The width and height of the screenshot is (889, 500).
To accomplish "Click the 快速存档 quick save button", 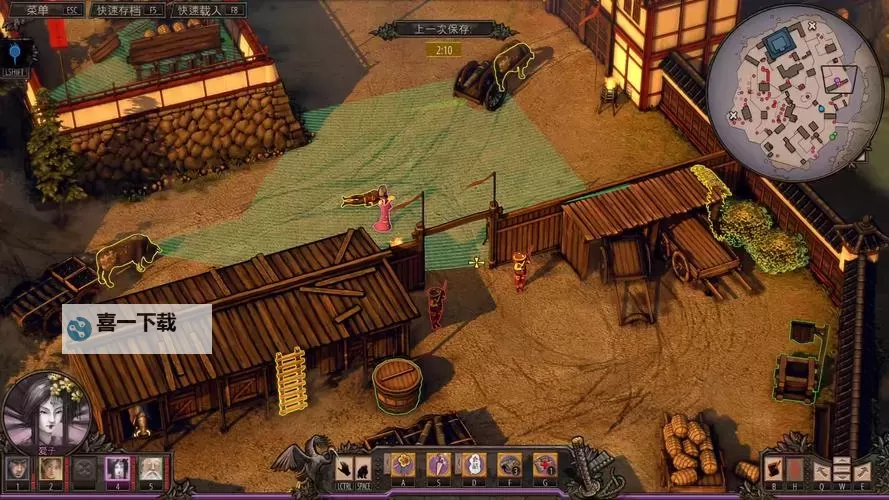I will [x=126, y=10].
